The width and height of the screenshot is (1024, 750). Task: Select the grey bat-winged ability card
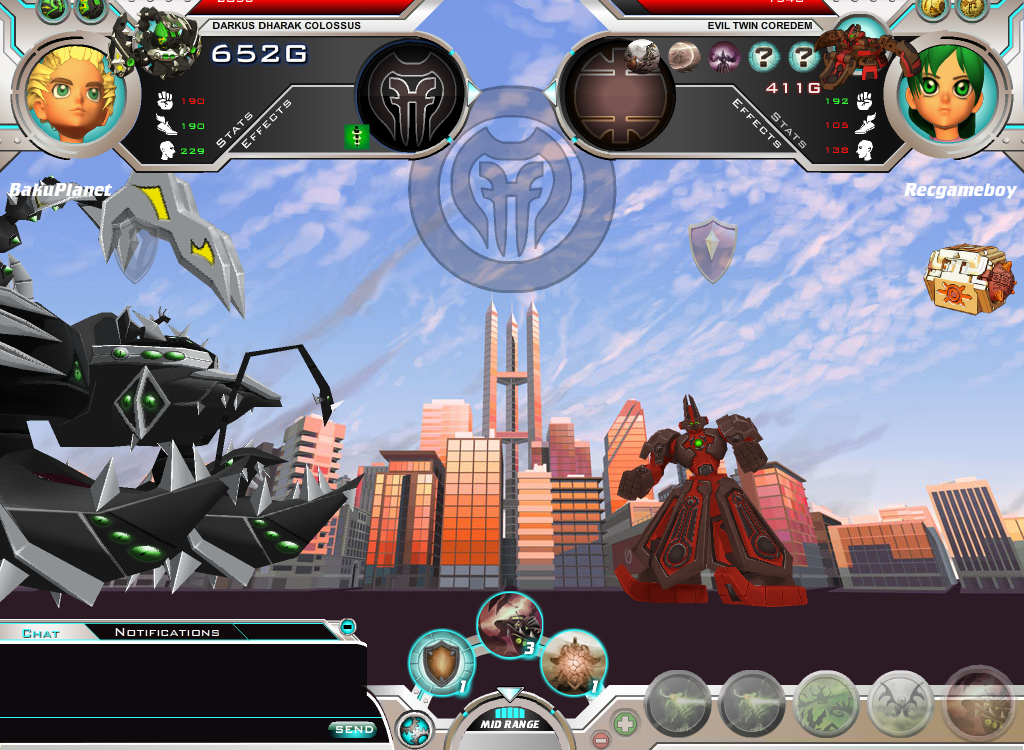[900, 703]
